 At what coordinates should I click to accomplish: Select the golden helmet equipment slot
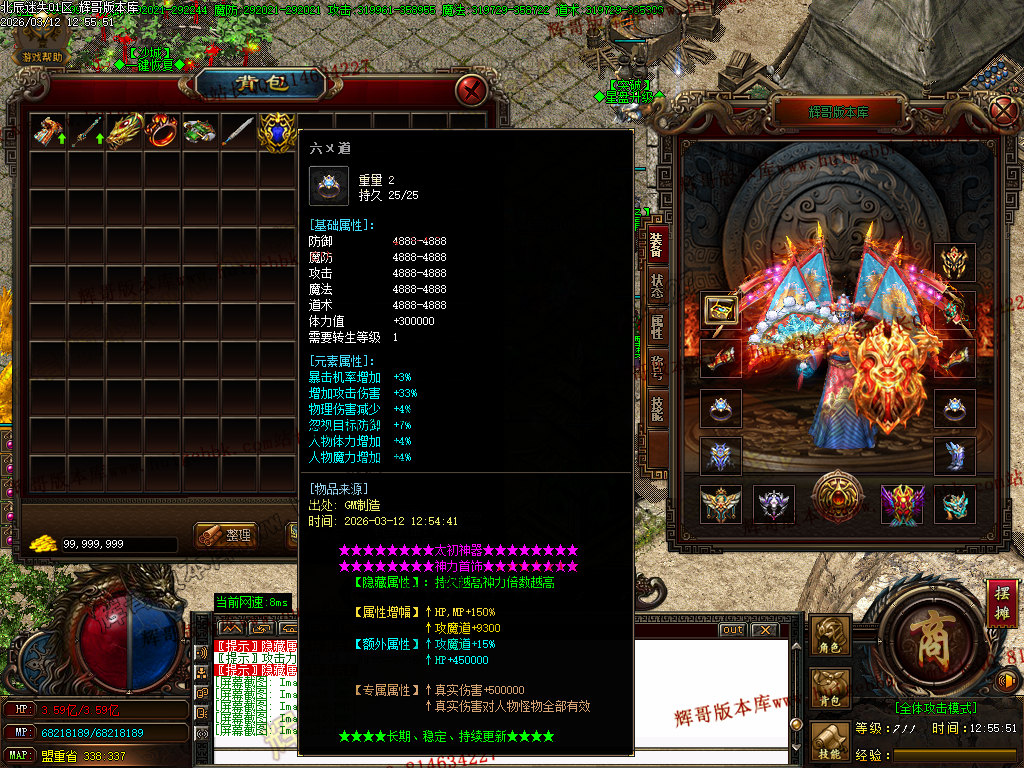pos(955,263)
